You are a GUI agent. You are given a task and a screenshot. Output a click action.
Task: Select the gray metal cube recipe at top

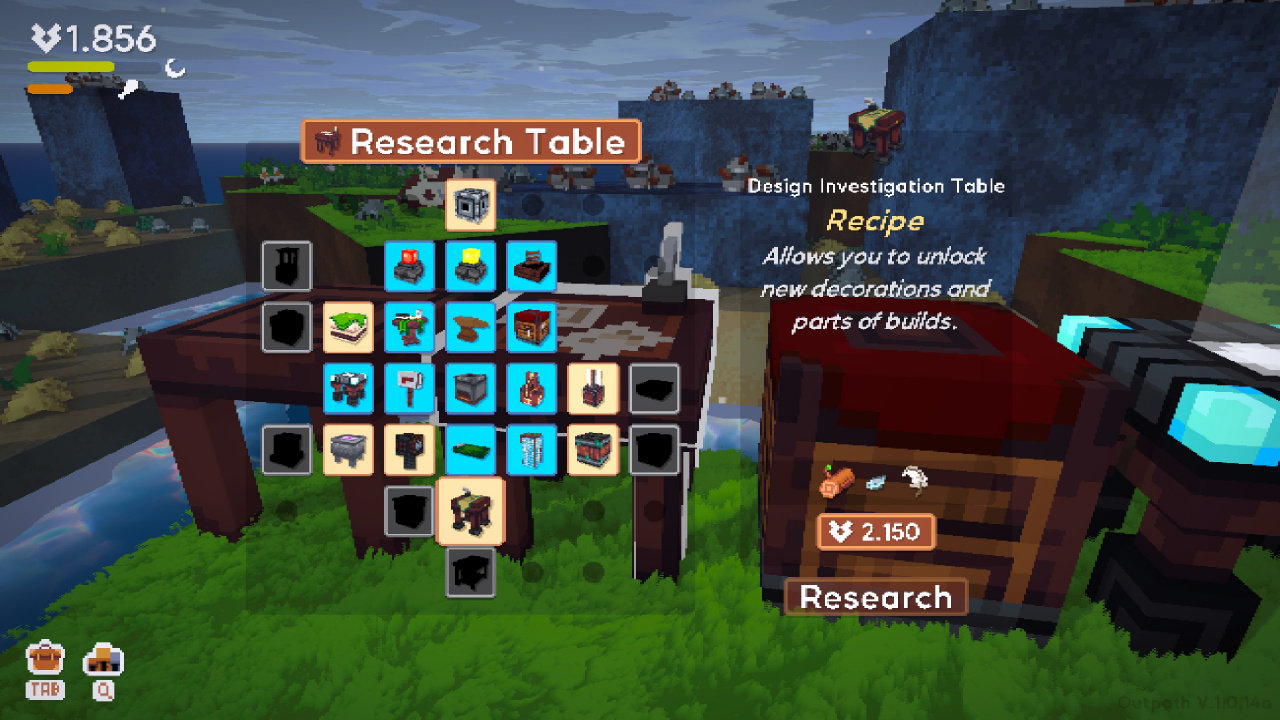click(x=470, y=205)
